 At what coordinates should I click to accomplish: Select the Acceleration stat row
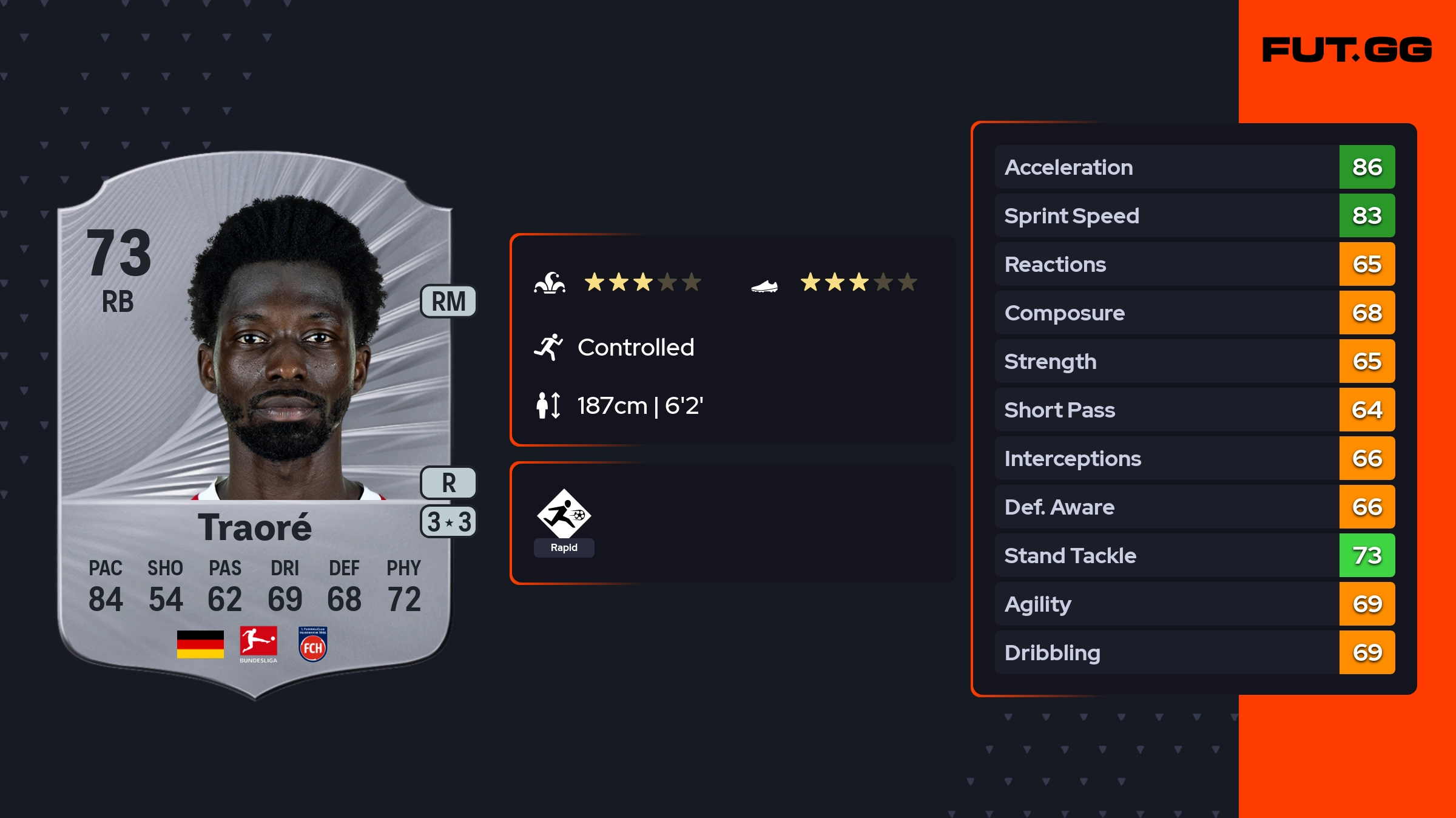click(1194, 167)
